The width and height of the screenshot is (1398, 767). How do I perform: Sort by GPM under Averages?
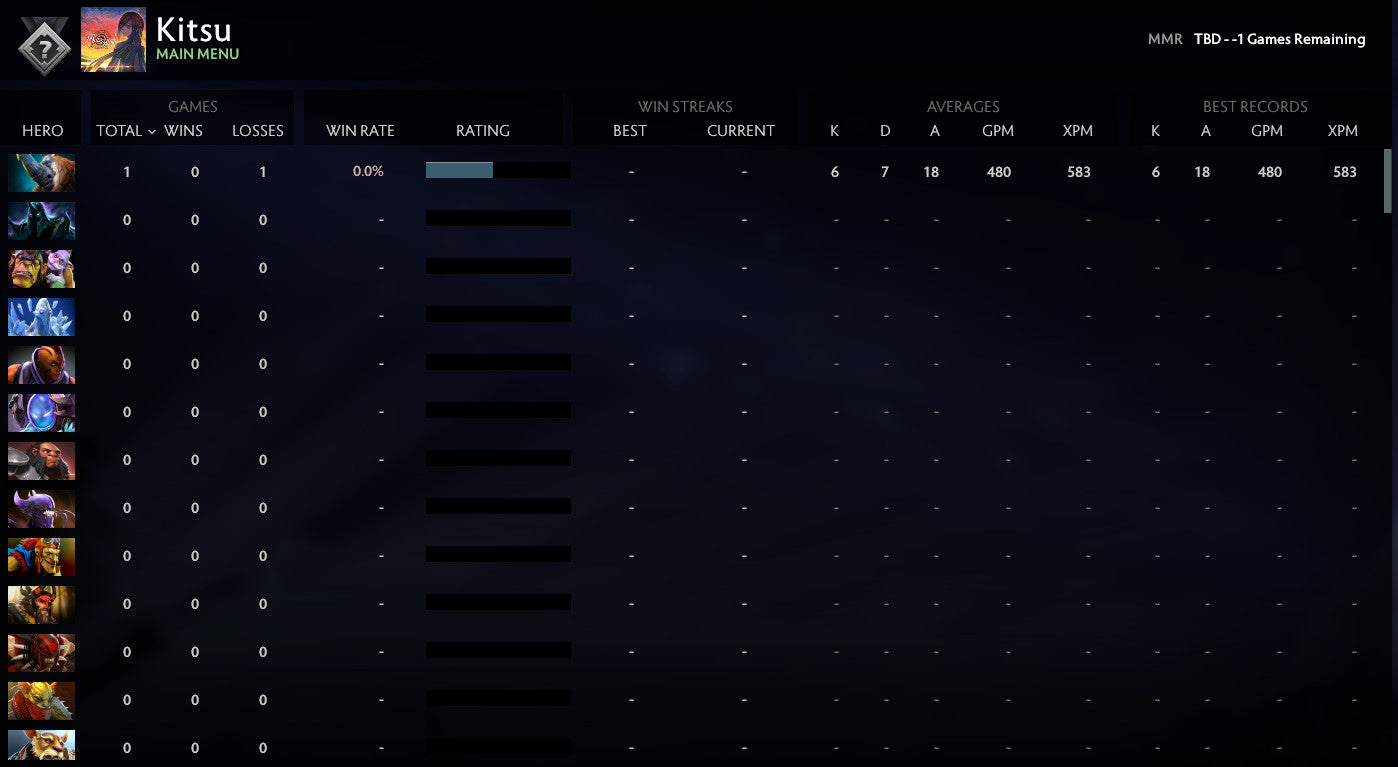(x=997, y=130)
